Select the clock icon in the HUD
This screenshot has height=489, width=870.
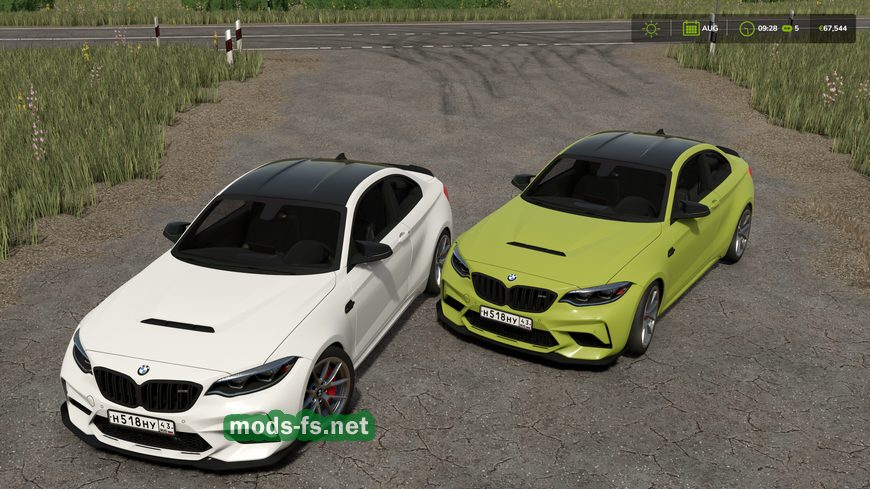click(x=747, y=28)
